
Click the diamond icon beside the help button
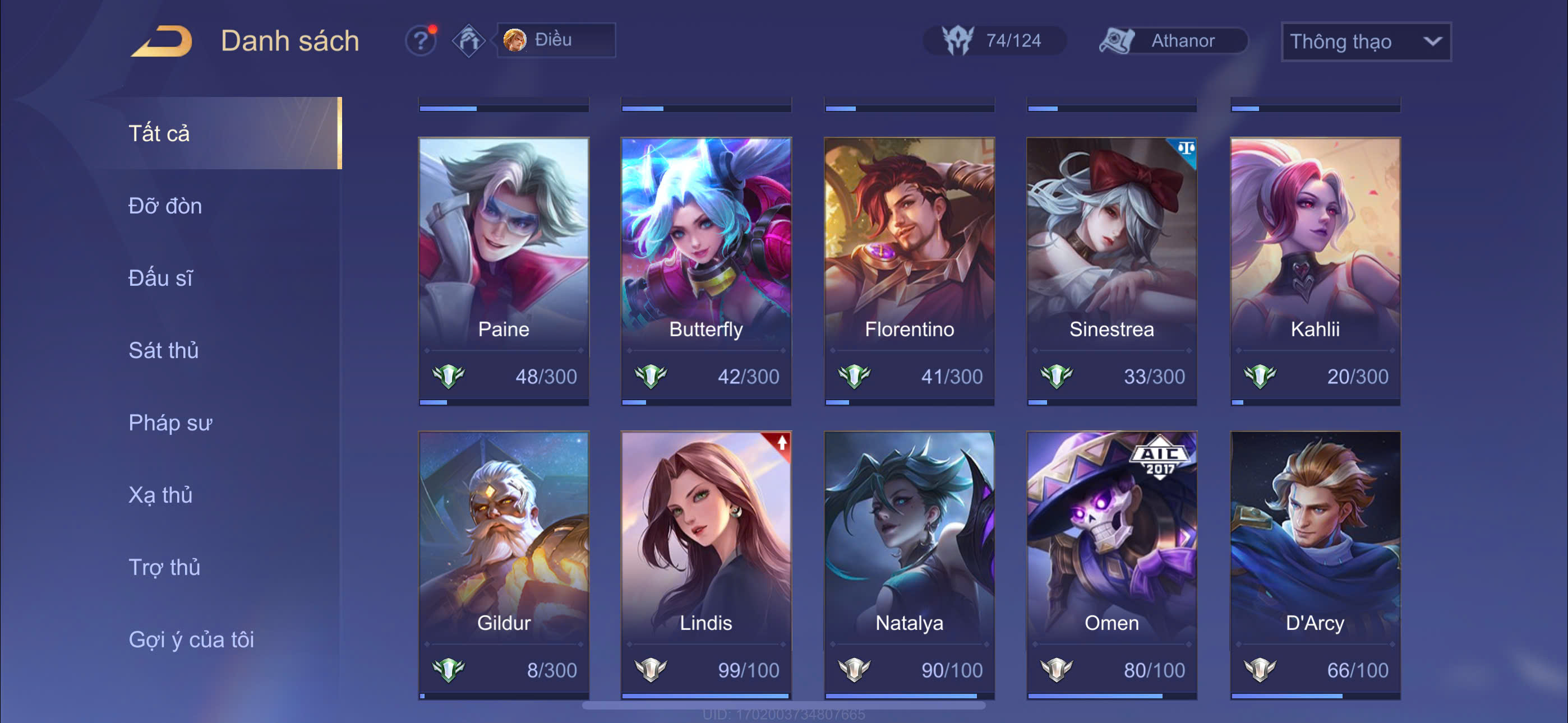[x=468, y=41]
